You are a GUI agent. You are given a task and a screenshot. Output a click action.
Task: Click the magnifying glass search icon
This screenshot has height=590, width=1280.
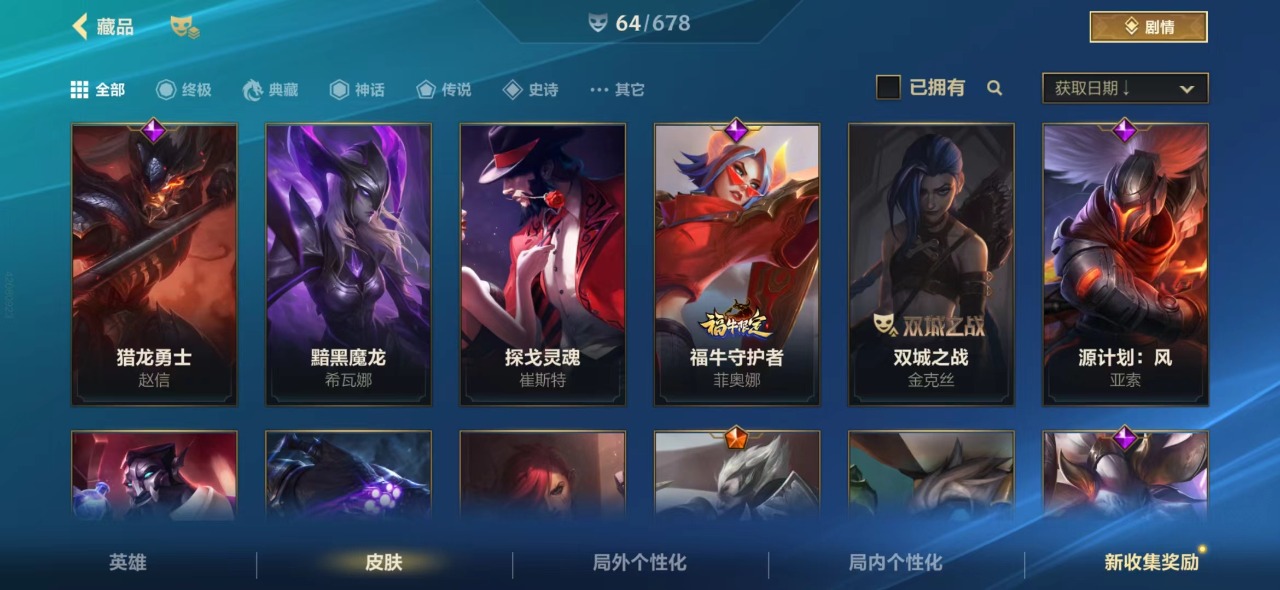point(994,88)
